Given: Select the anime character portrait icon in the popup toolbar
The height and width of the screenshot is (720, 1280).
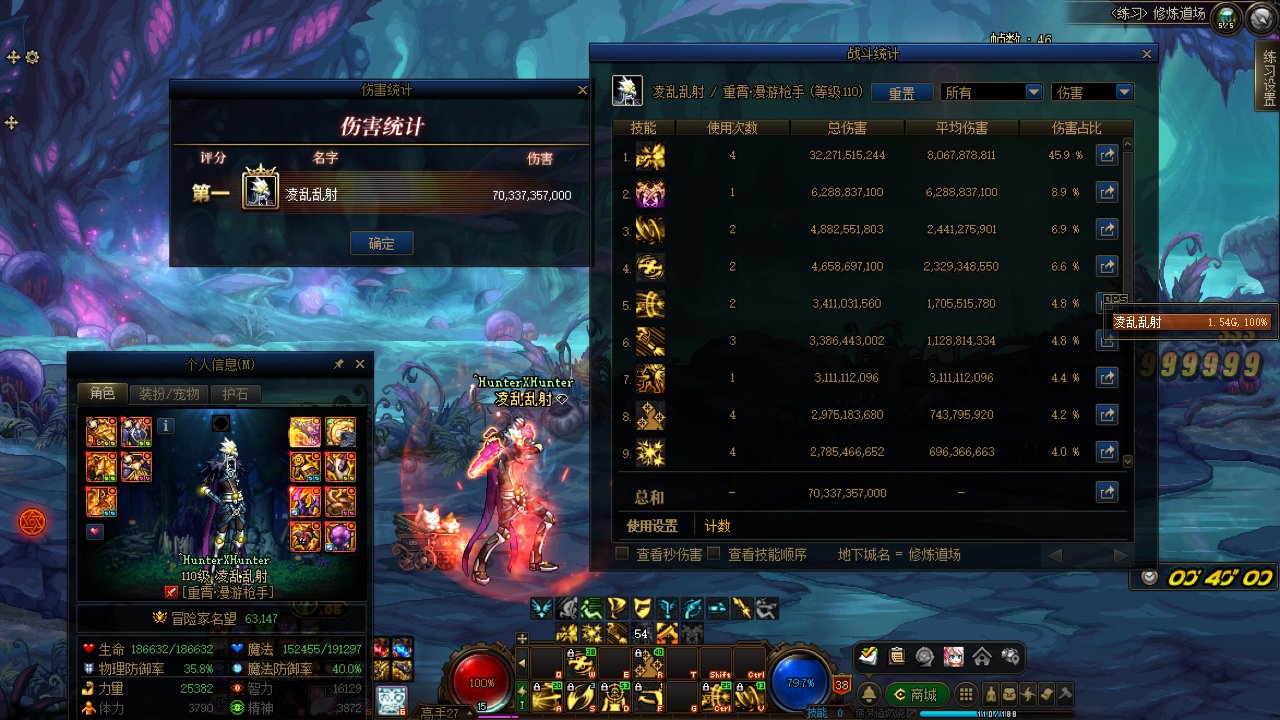Looking at the screenshot, I should click(x=953, y=656).
